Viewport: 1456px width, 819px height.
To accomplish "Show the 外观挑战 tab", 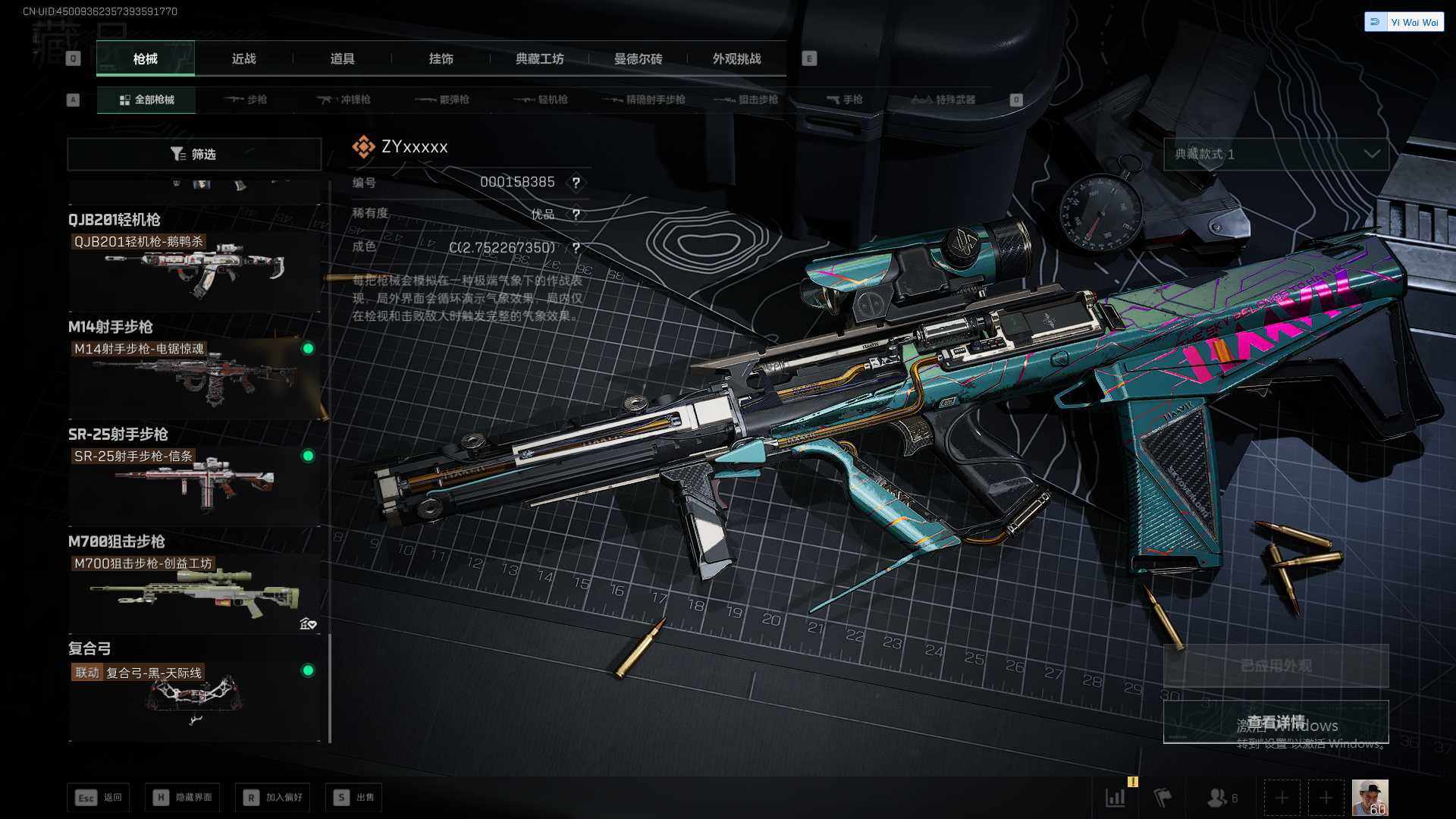I will (736, 59).
